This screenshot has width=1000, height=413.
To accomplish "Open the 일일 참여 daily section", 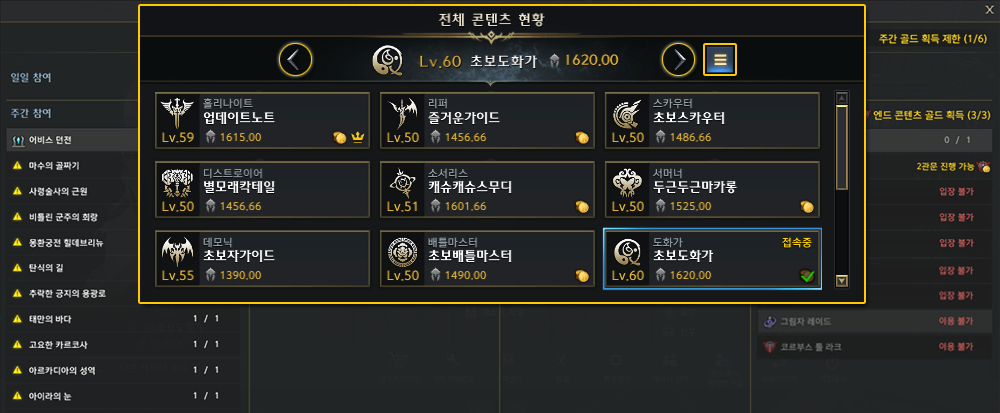I will pyautogui.click(x=32, y=76).
